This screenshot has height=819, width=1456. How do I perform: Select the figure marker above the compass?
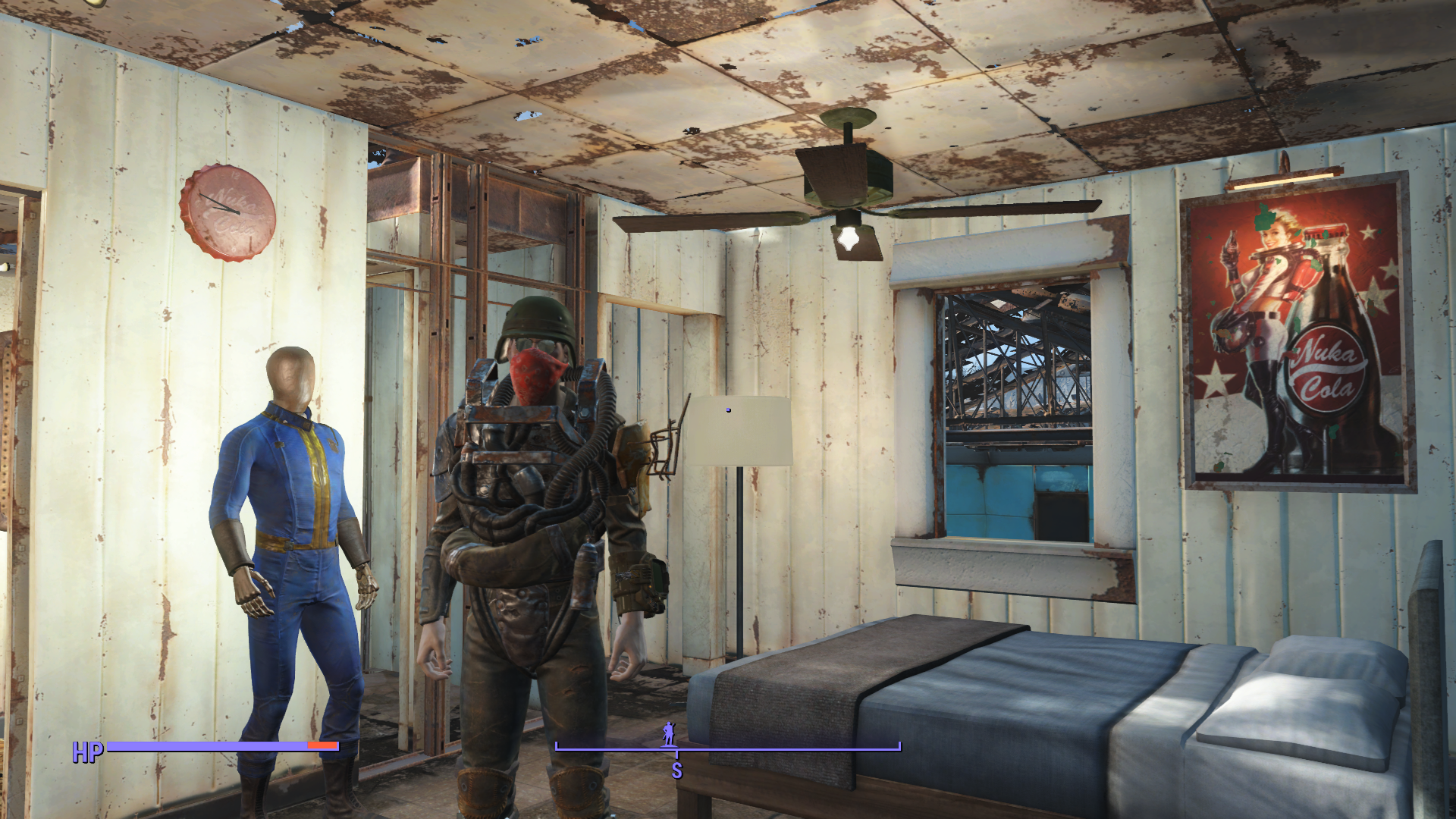point(669,733)
